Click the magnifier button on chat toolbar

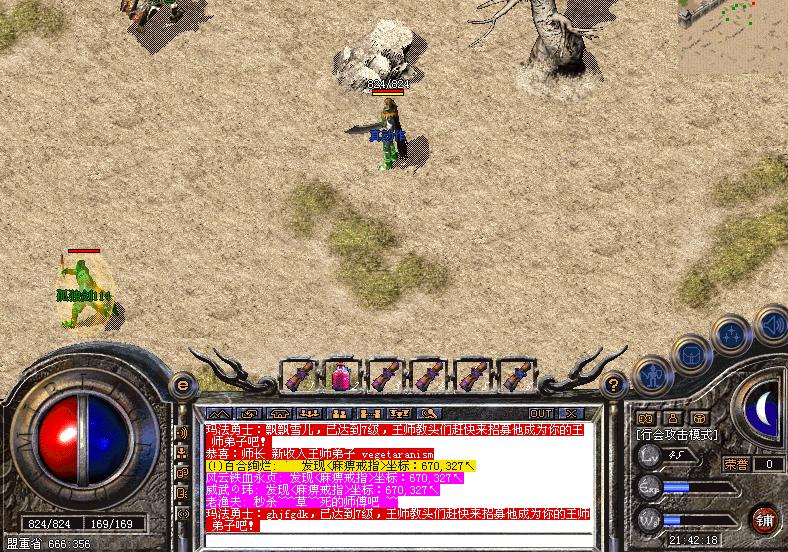pyautogui.click(x=430, y=413)
